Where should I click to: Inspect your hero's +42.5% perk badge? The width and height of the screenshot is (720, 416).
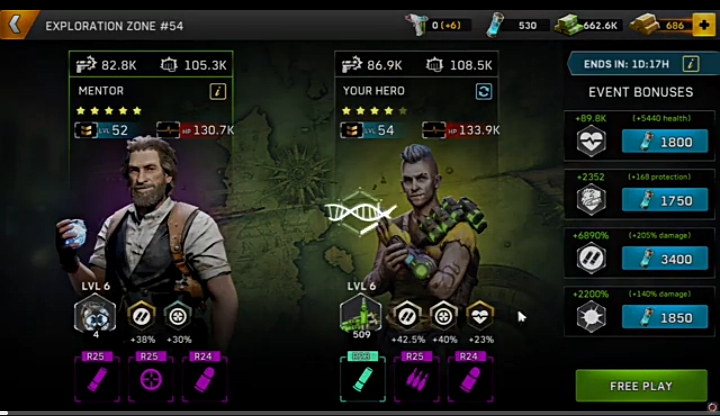coord(405,315)
